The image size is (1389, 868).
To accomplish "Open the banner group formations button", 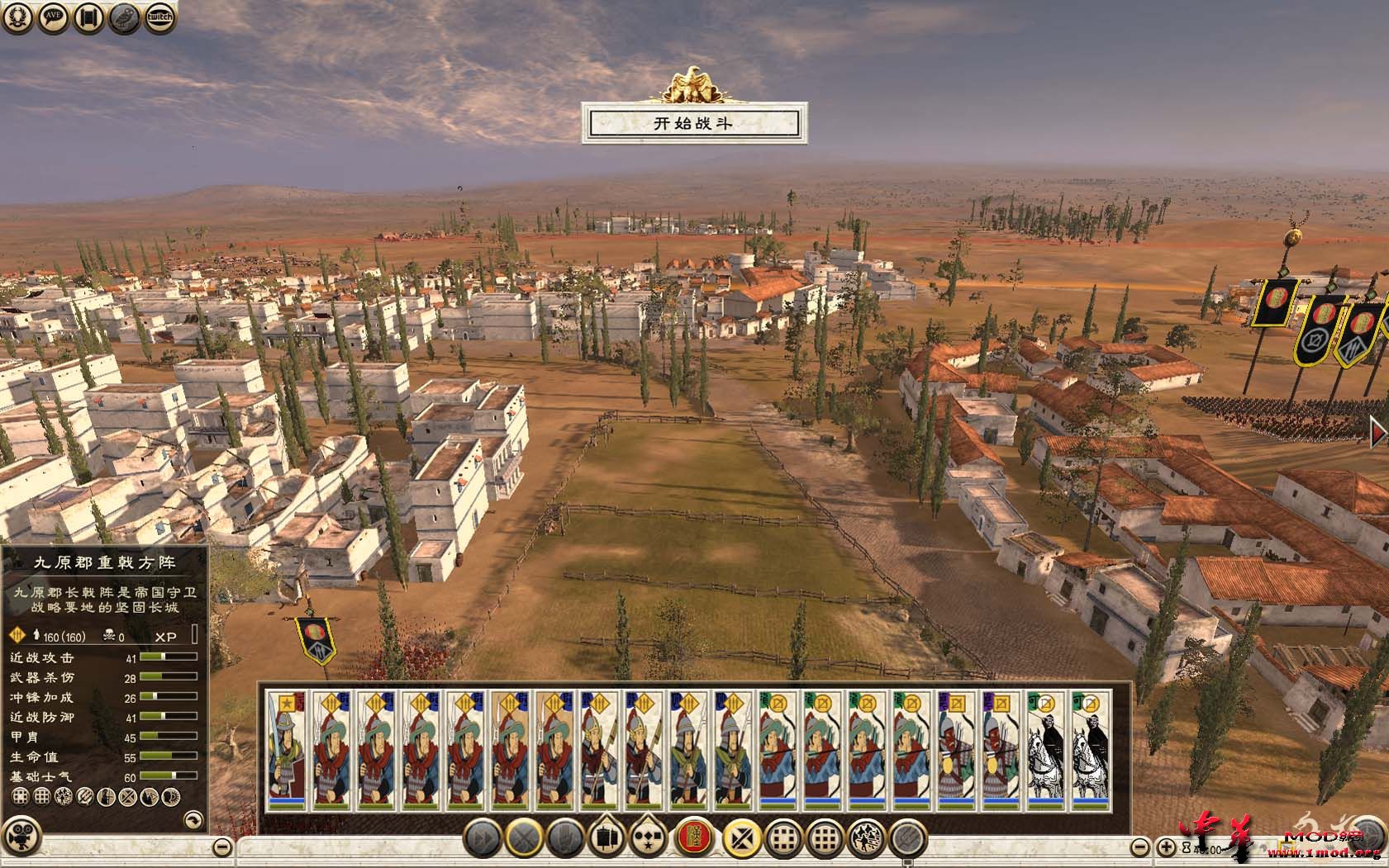I will [x=608, y=839].
